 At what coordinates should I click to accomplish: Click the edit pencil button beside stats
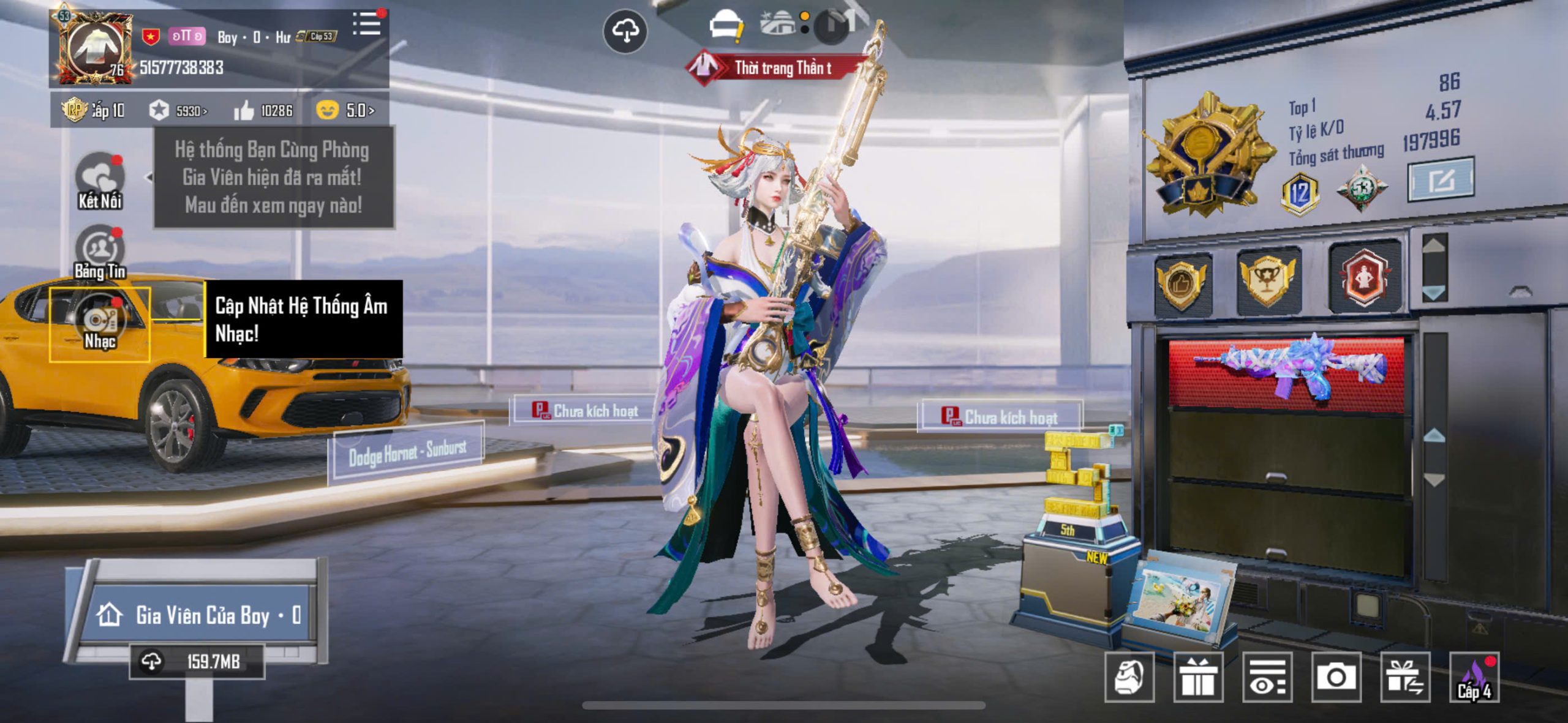(x=1441, y=179)
